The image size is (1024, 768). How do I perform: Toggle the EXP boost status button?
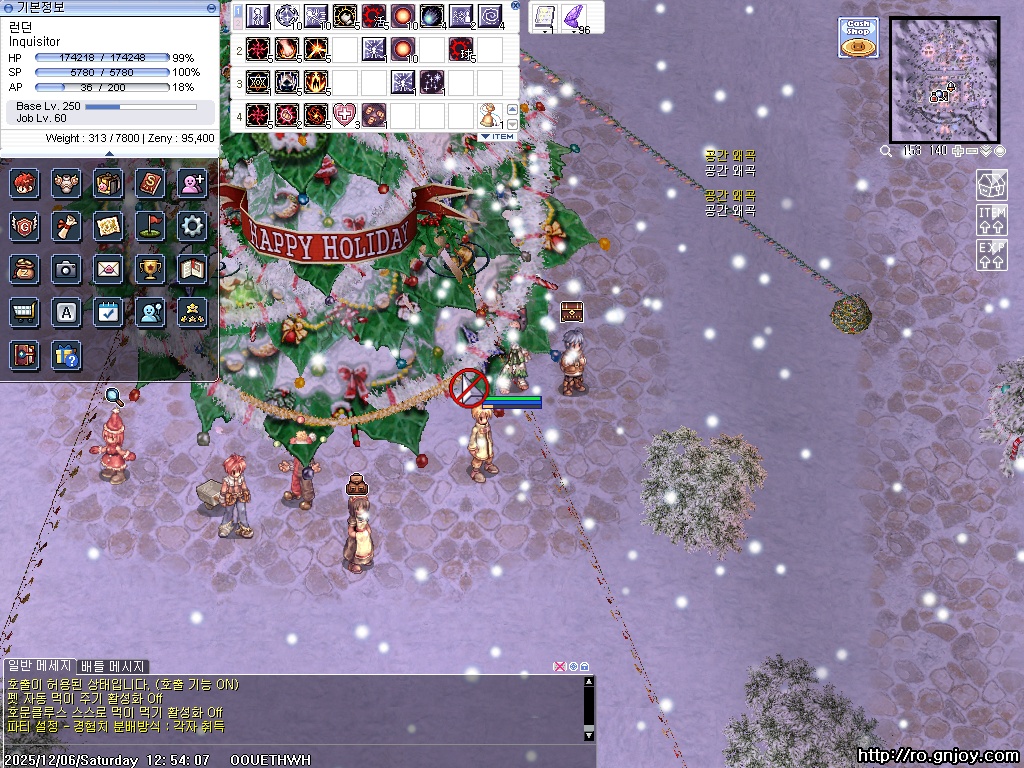991,254
